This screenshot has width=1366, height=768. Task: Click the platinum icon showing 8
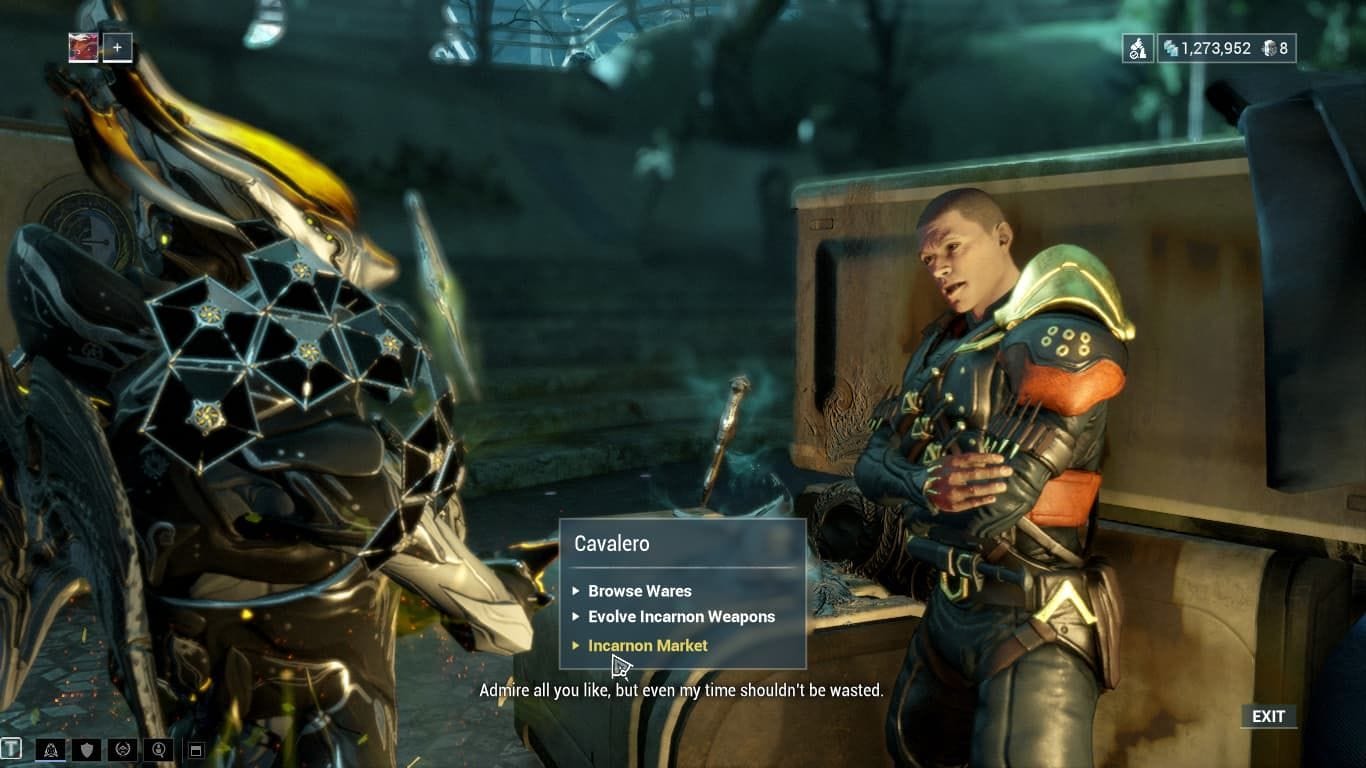pos(1270,47)
